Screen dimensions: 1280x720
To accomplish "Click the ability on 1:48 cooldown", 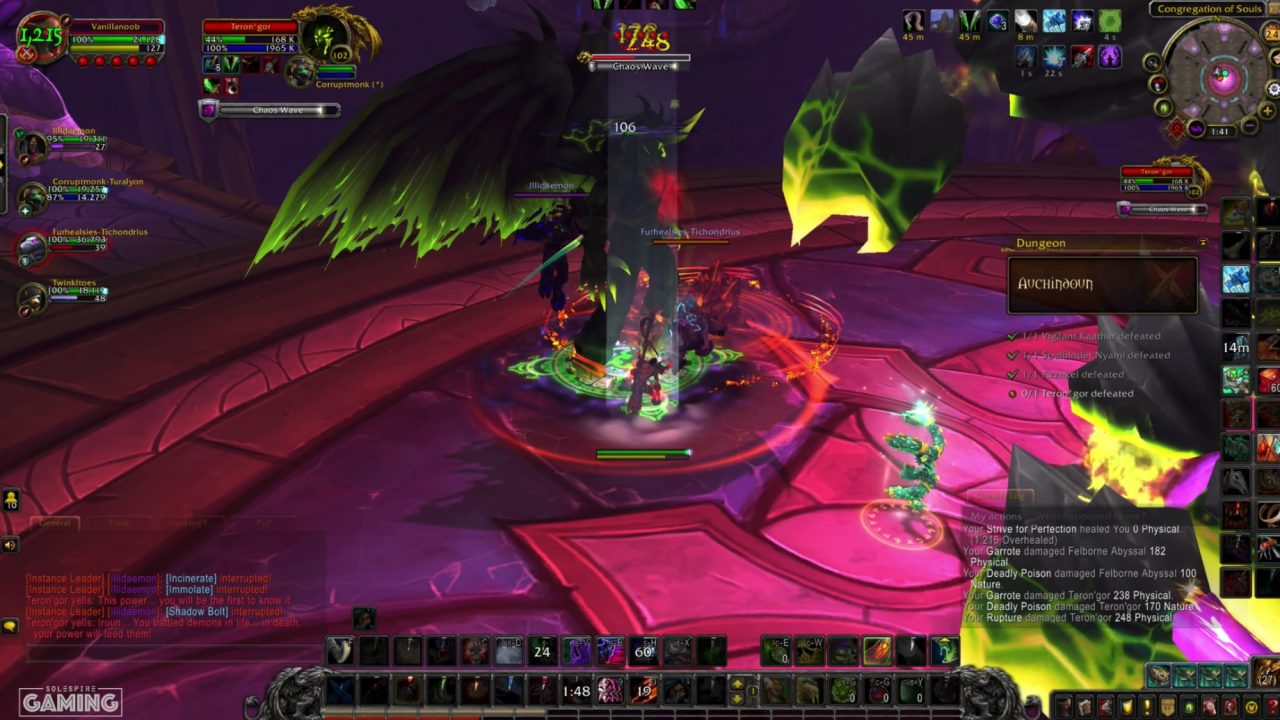I will click(x=576, y=690).
